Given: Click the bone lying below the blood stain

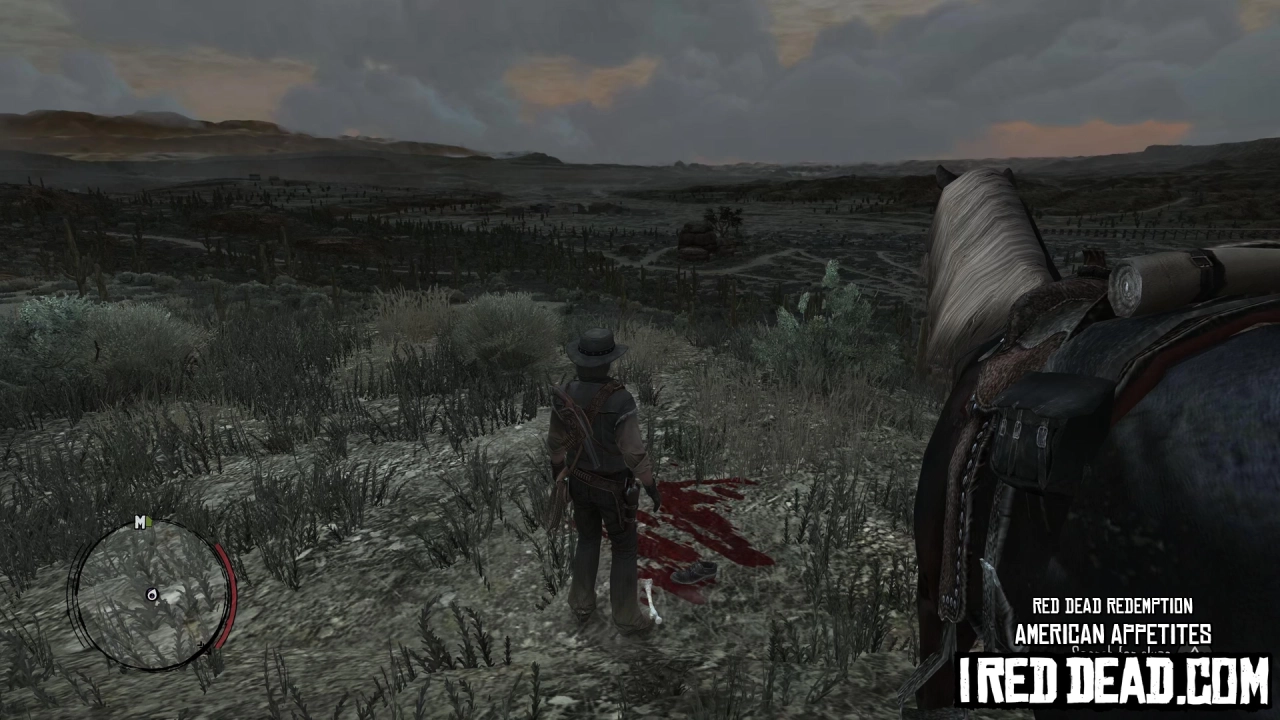Looking at the screenshot, I should coord(651,603).
